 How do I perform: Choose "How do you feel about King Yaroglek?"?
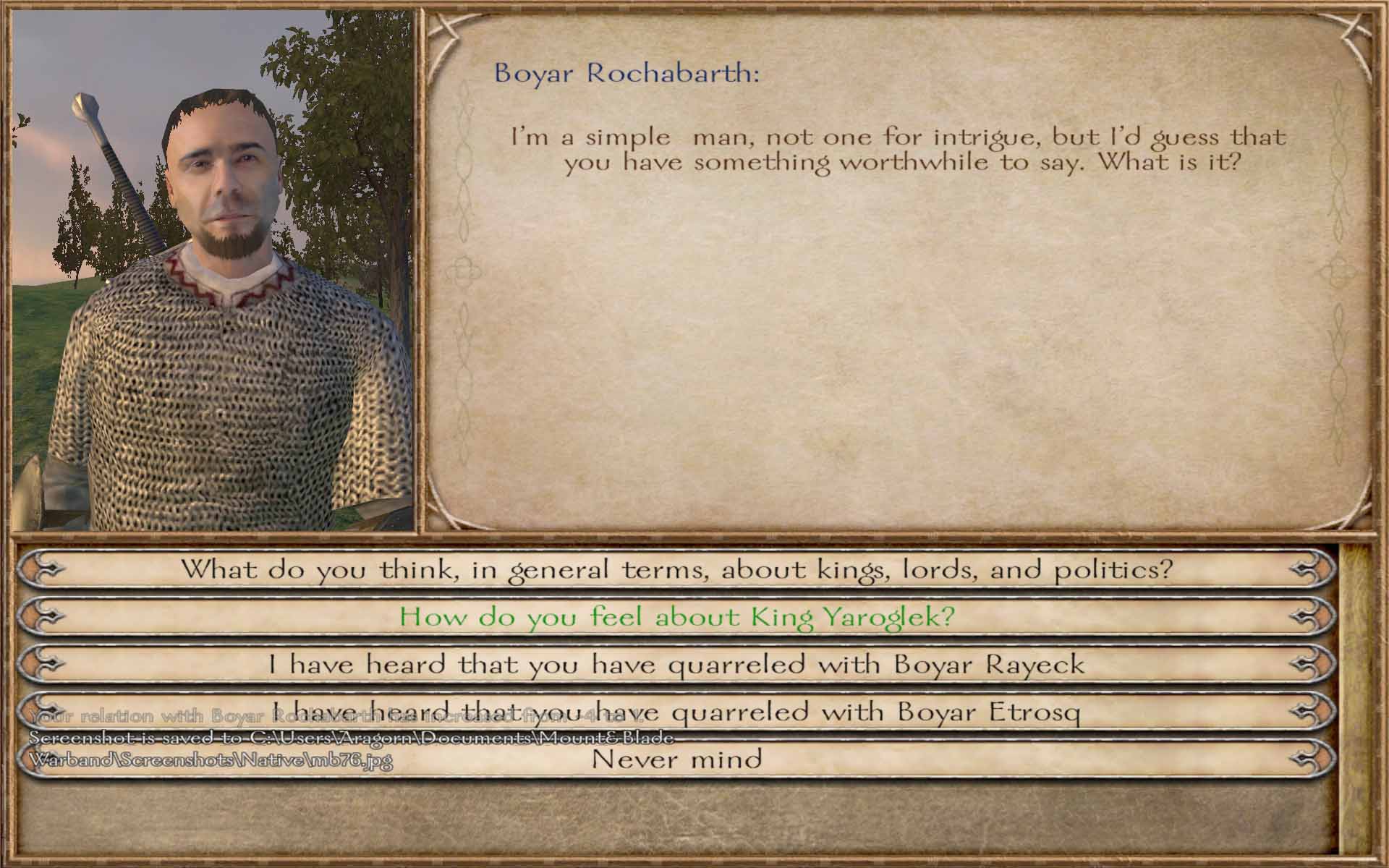click(676, 617)
